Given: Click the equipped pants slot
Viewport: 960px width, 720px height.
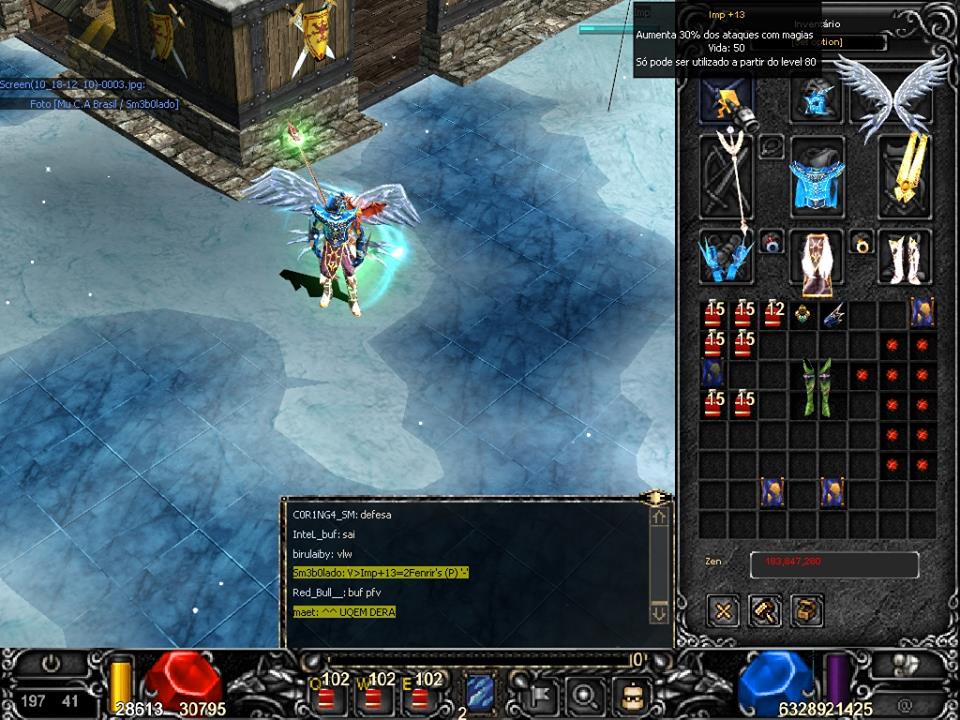Looking at the screenshot, I should pyautogui.click(x=817, y=260).
